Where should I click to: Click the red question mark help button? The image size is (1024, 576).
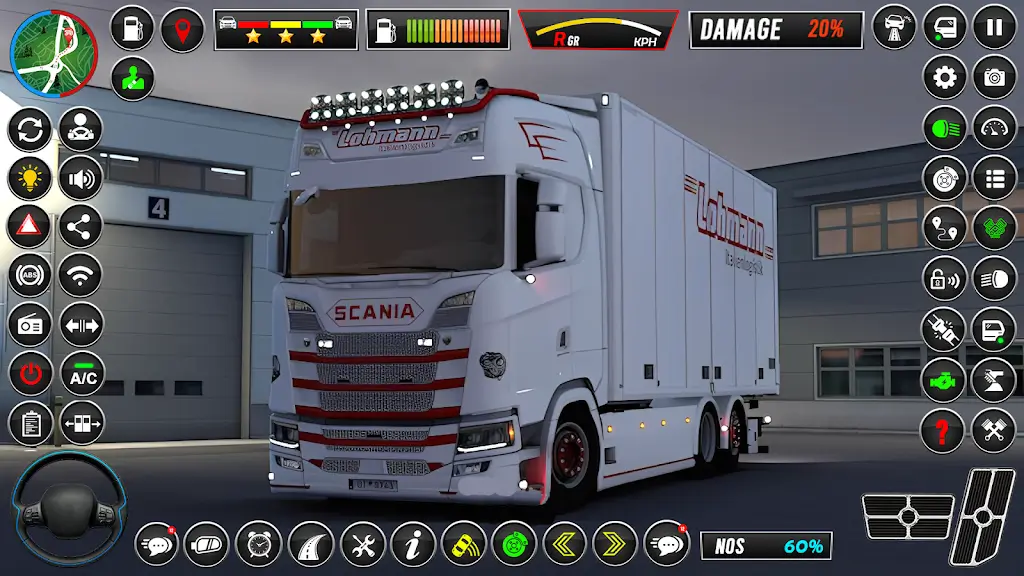point(944,431)
